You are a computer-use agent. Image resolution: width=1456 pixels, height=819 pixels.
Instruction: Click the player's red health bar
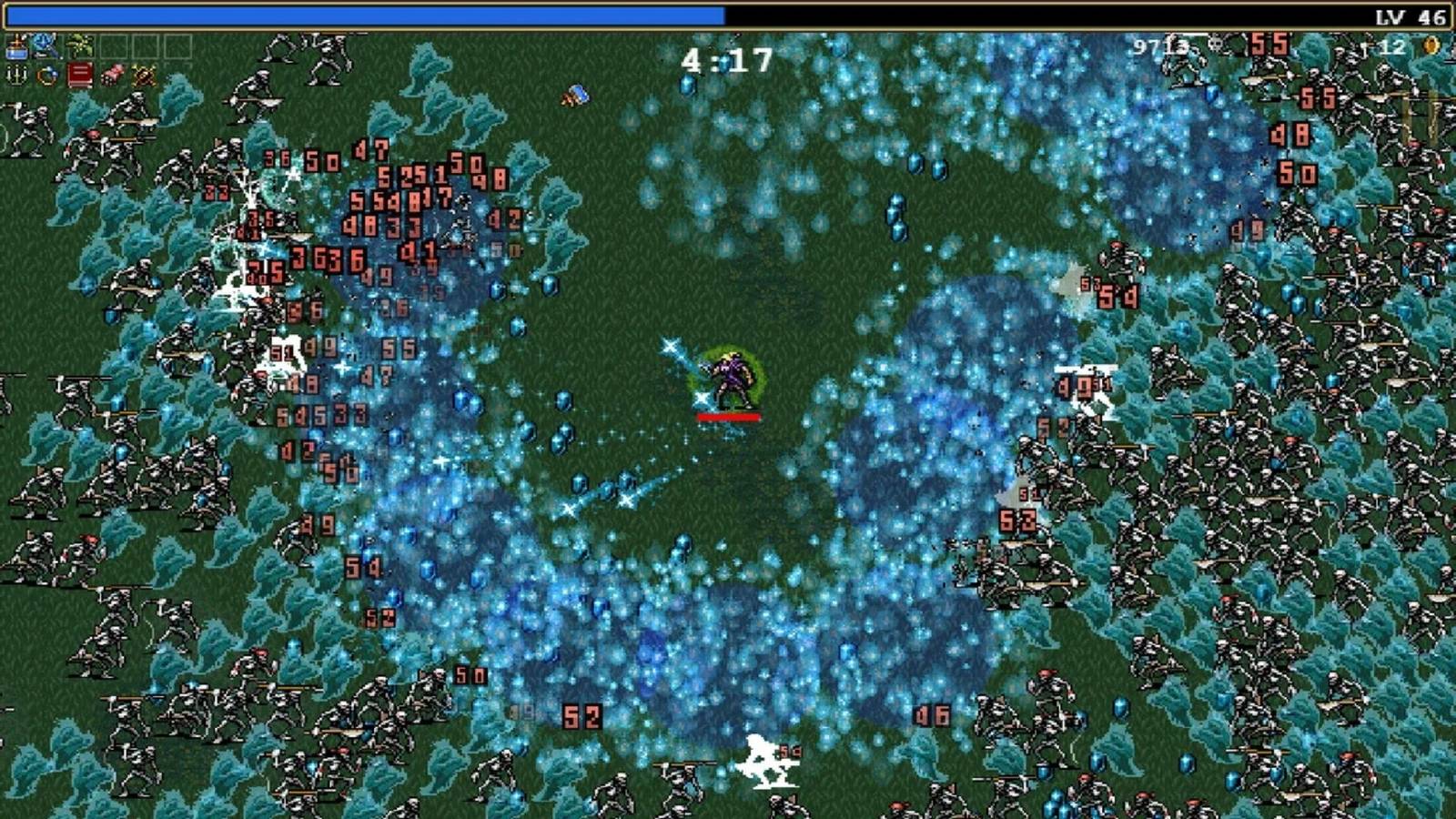pos(728,417)
